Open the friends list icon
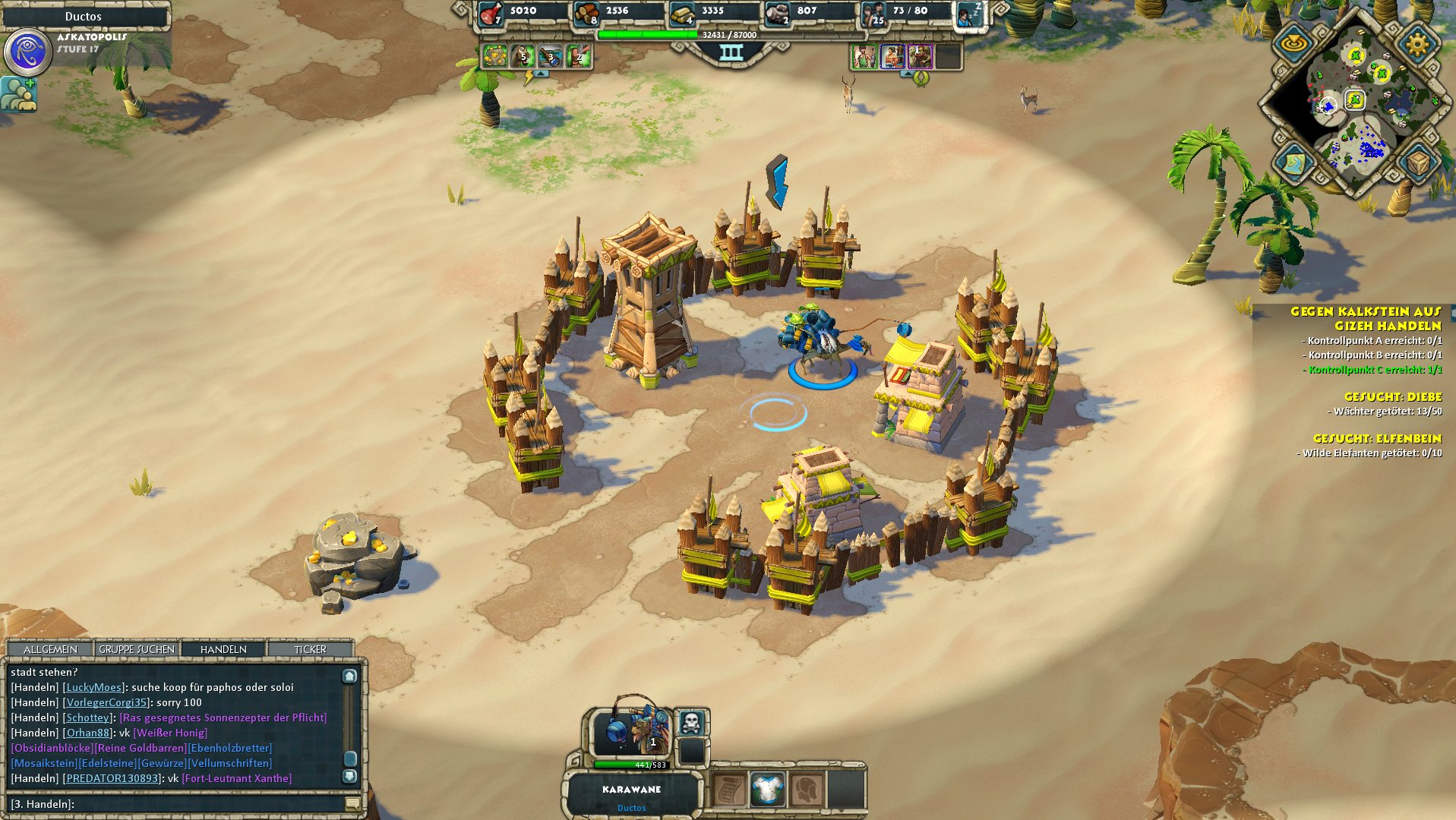Screen dimensions: 1456x820 (x=18, y=95)
